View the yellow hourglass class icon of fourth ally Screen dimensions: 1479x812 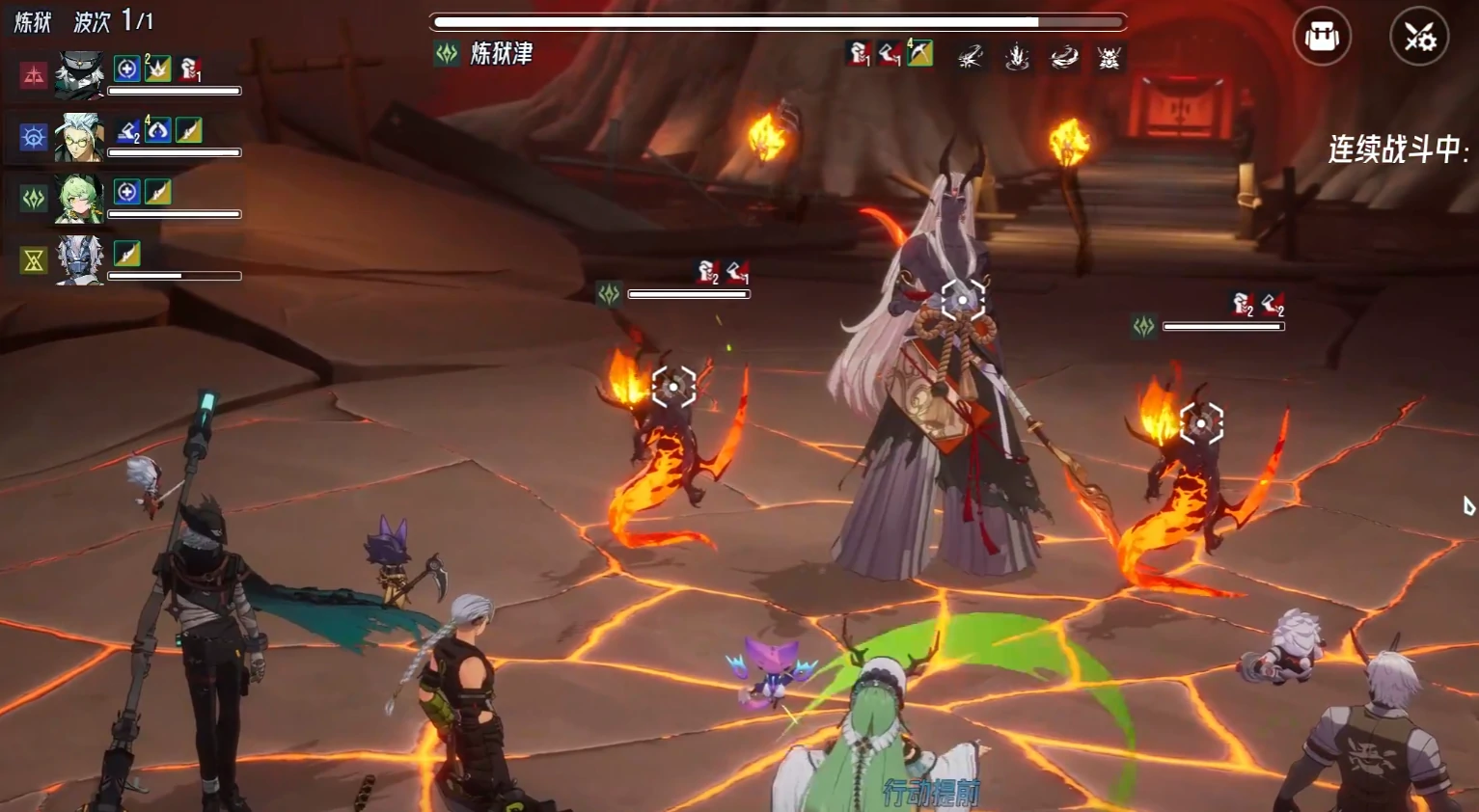pos(34,259)
